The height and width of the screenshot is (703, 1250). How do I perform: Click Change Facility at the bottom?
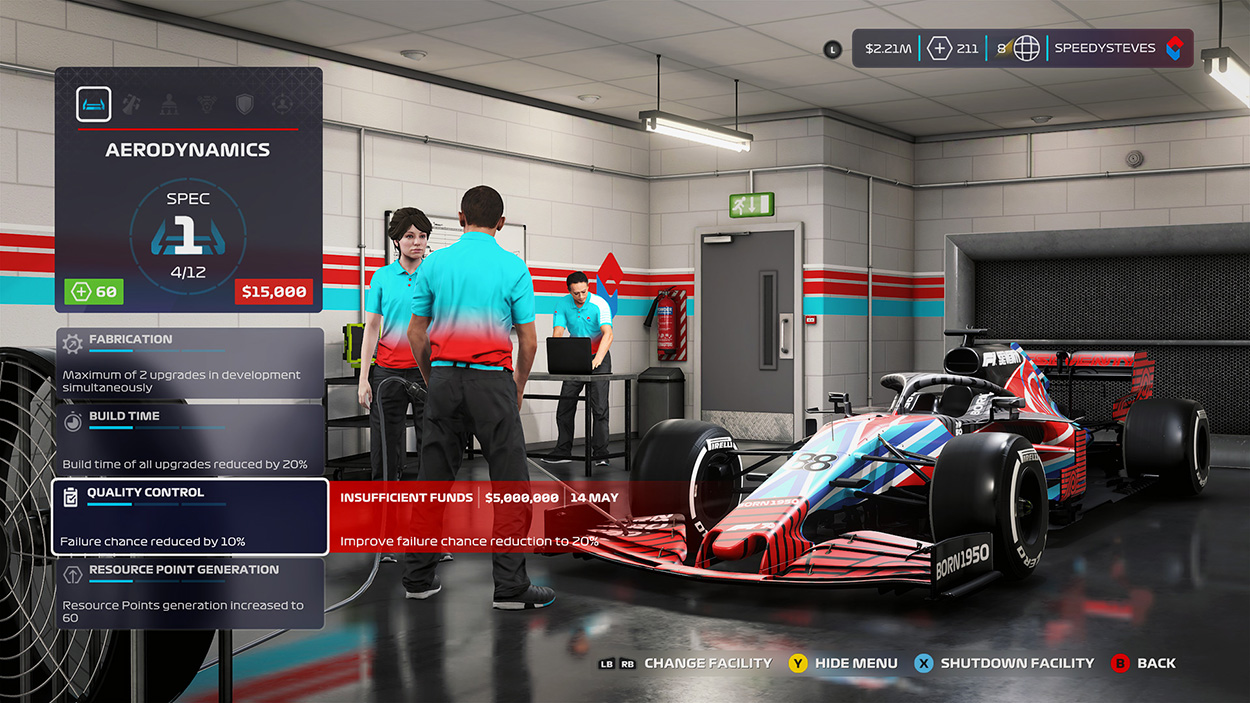pyautogui.click(x=707, y=663)
